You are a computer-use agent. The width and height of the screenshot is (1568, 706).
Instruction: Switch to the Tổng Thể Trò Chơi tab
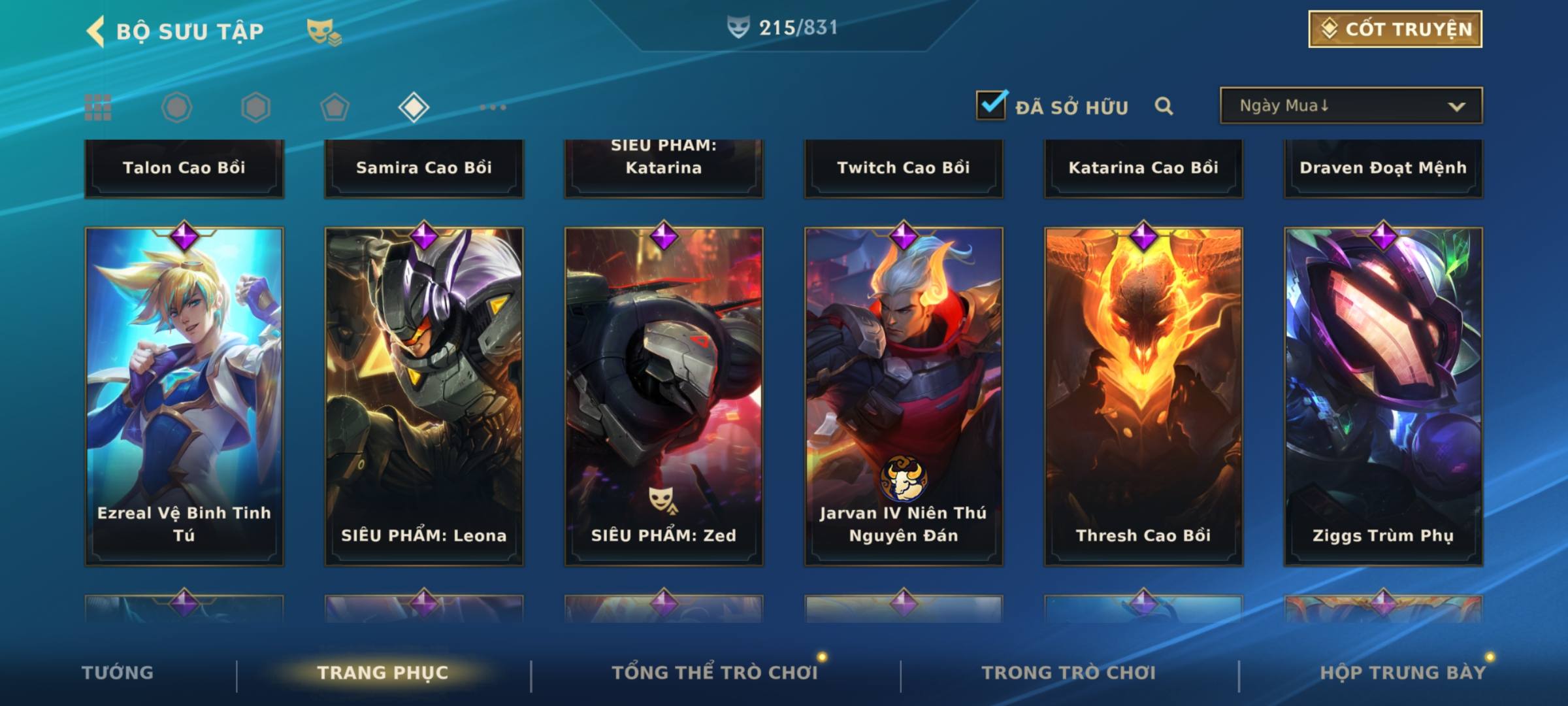pos(715,673)
